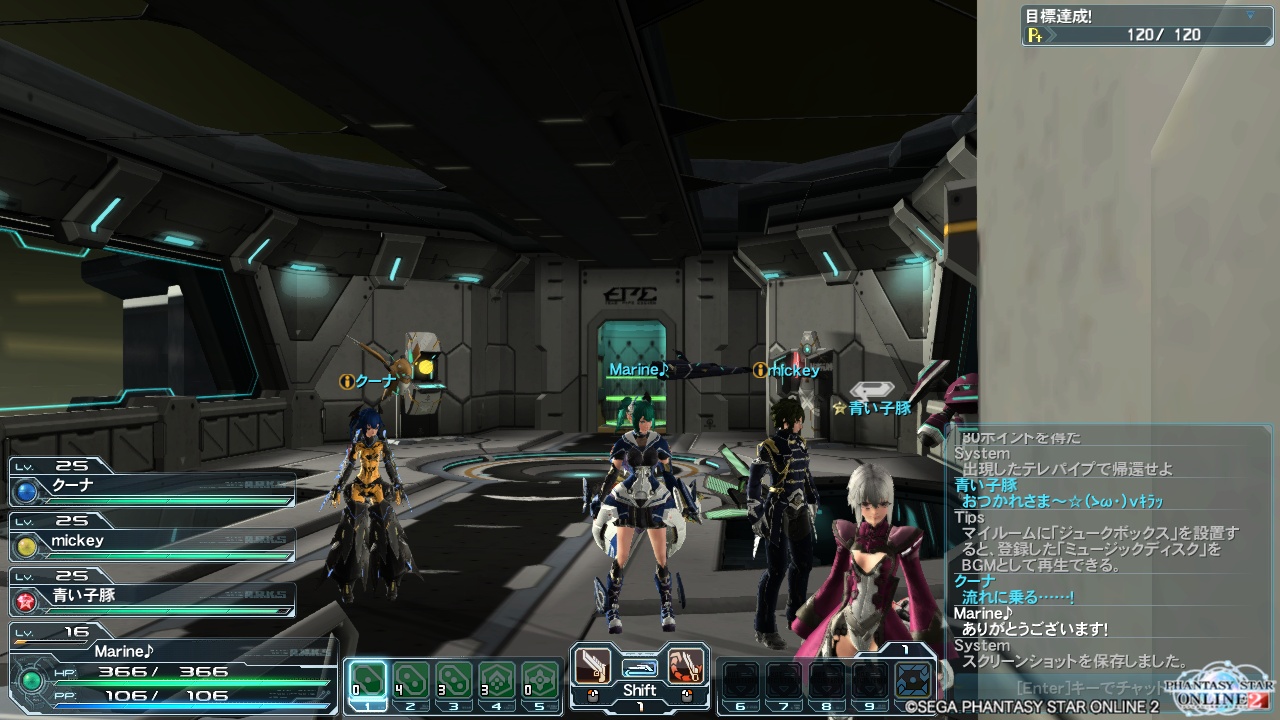Focus the chat input field

click(1090, 688)
